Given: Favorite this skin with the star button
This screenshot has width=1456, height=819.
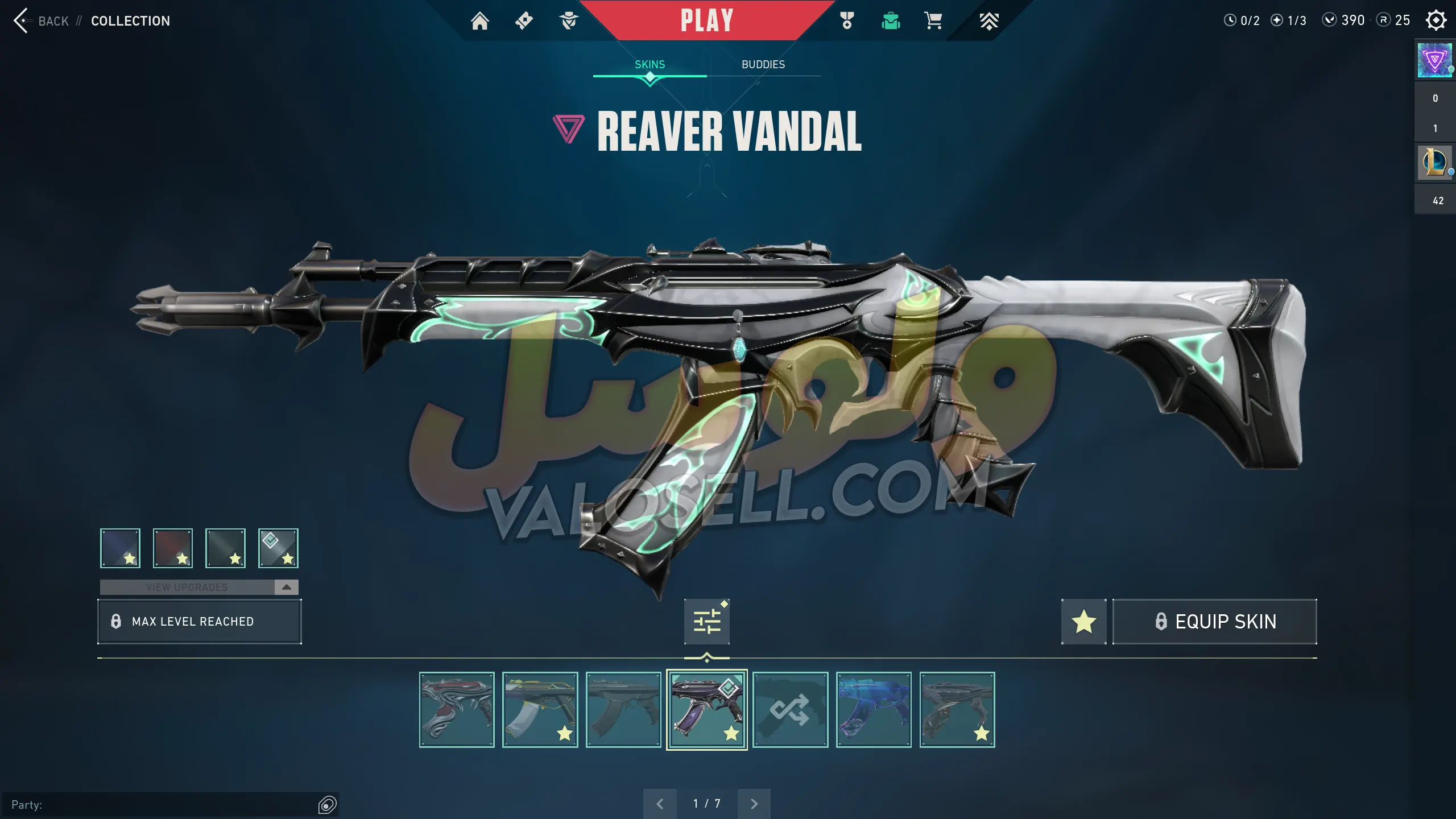Looking at the screenshot, I should point(1083,621).
